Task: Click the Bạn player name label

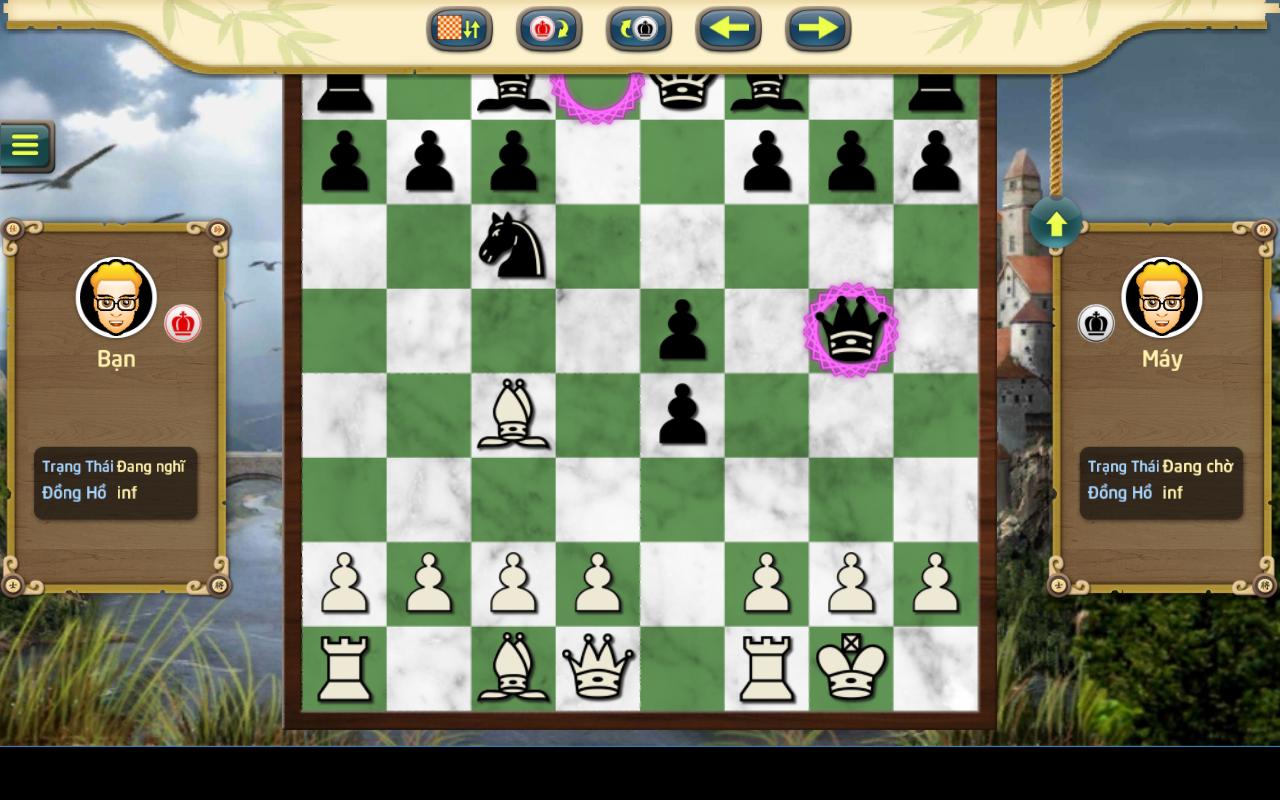Action: coord(116,359)
